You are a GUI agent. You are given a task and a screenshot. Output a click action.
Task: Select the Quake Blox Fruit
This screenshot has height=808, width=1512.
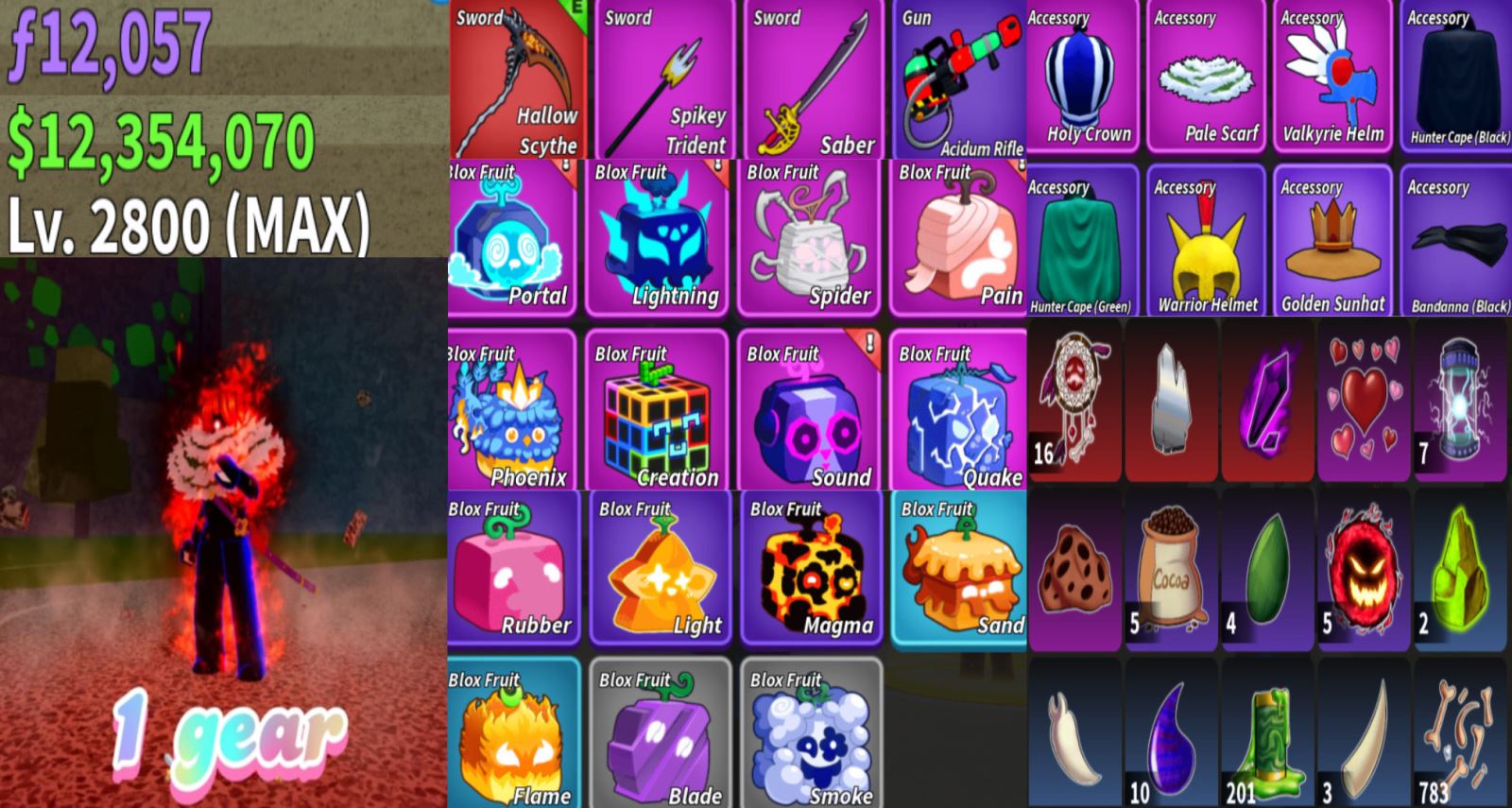958,411
